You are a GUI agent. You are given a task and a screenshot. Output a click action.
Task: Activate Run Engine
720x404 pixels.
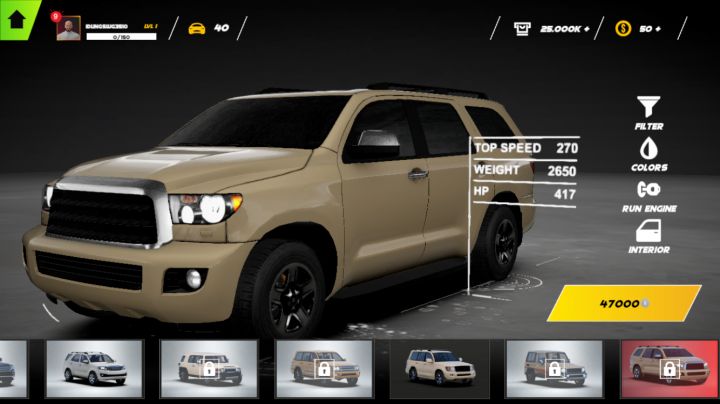(649, 194)
